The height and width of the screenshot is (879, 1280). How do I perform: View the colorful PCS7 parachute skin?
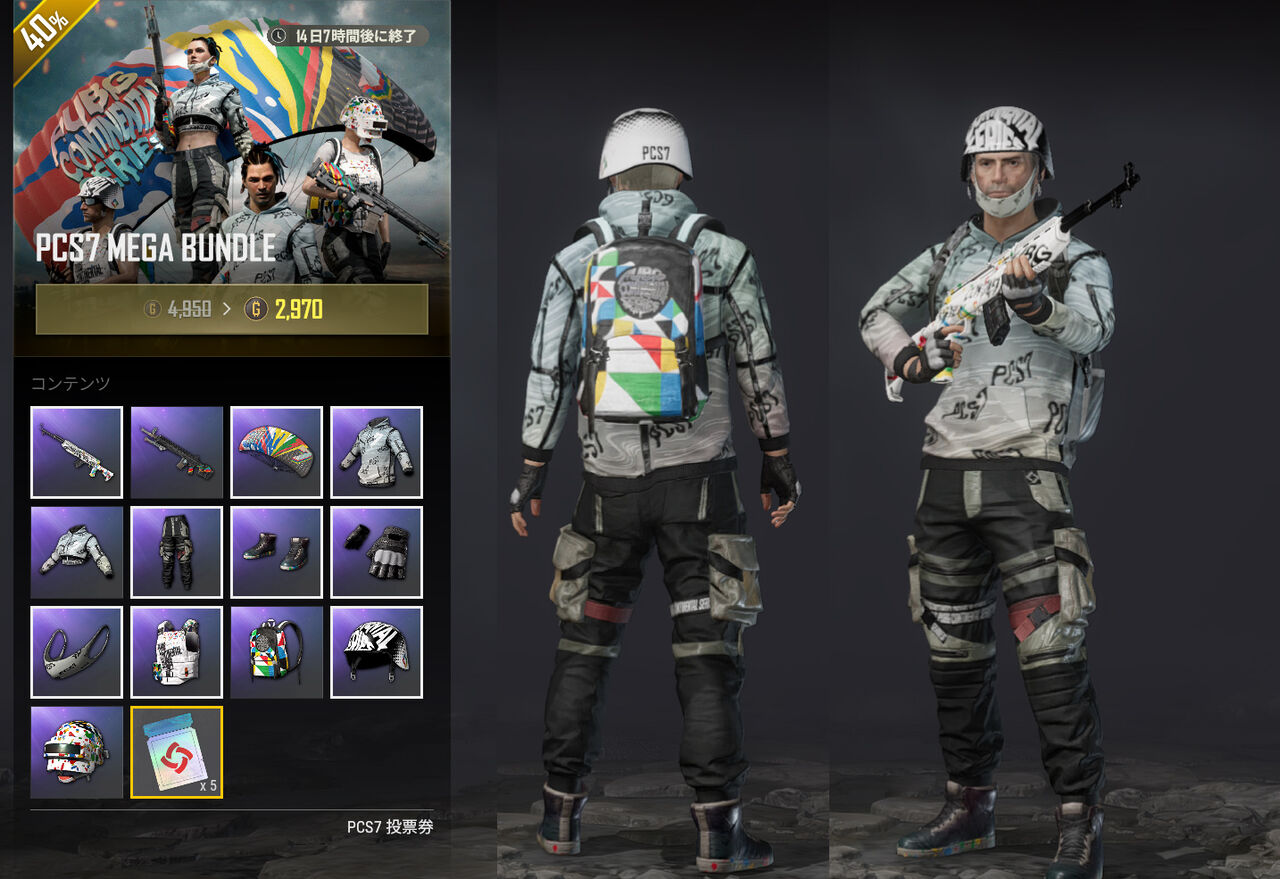[x=276, y=452]
